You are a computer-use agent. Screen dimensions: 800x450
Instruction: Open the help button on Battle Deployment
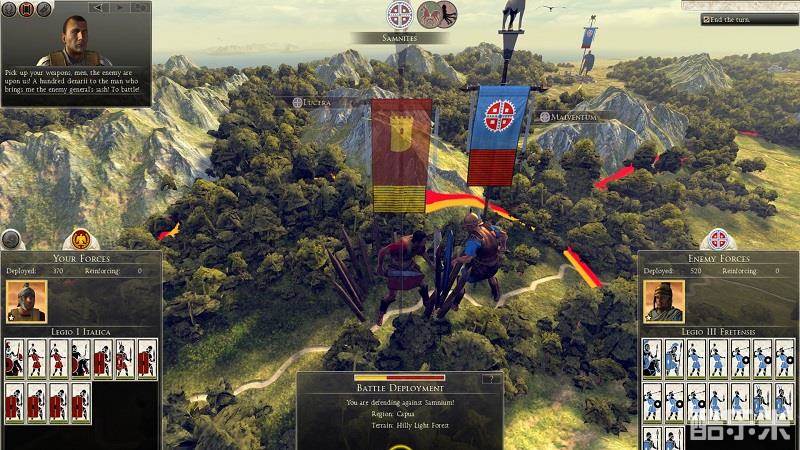click(x=489, y=379)
